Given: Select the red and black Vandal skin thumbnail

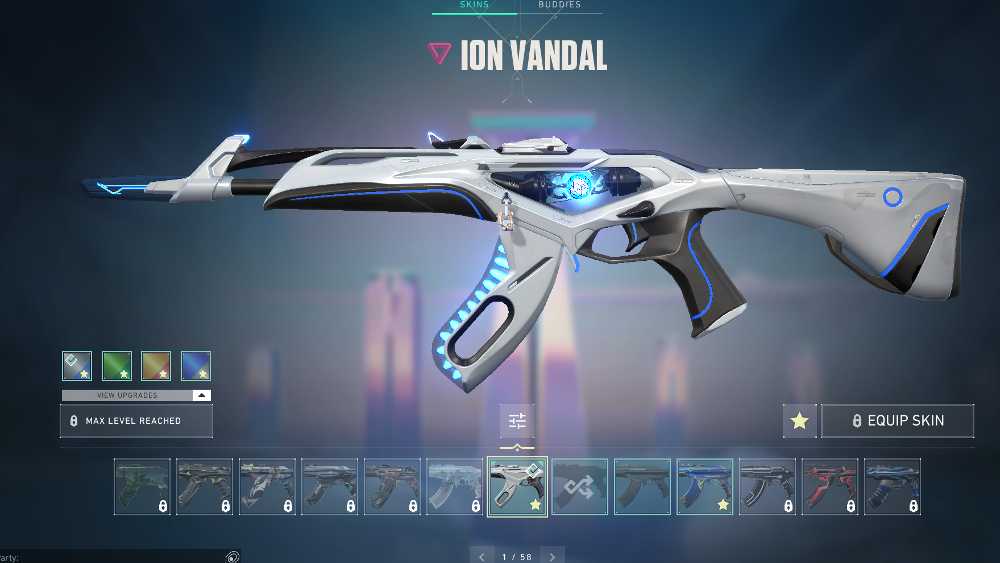Looking at the screenshot, I should [x=830, y=487].
